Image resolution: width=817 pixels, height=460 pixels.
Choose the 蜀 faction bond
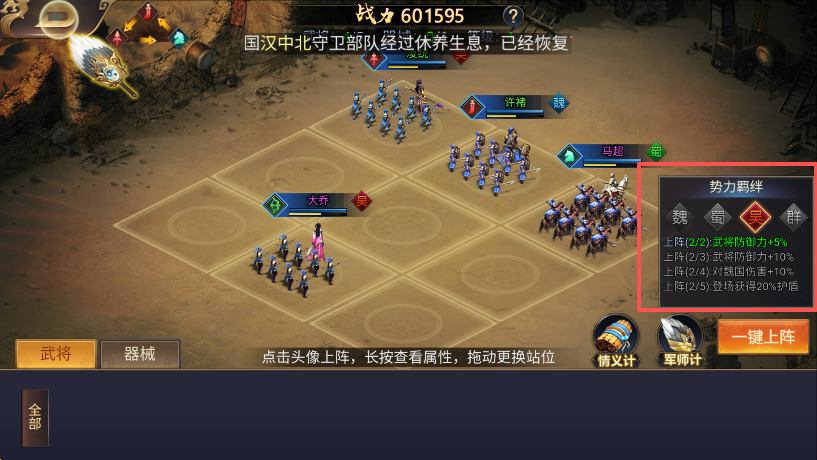pyautogui.click(x=717, y=217)
